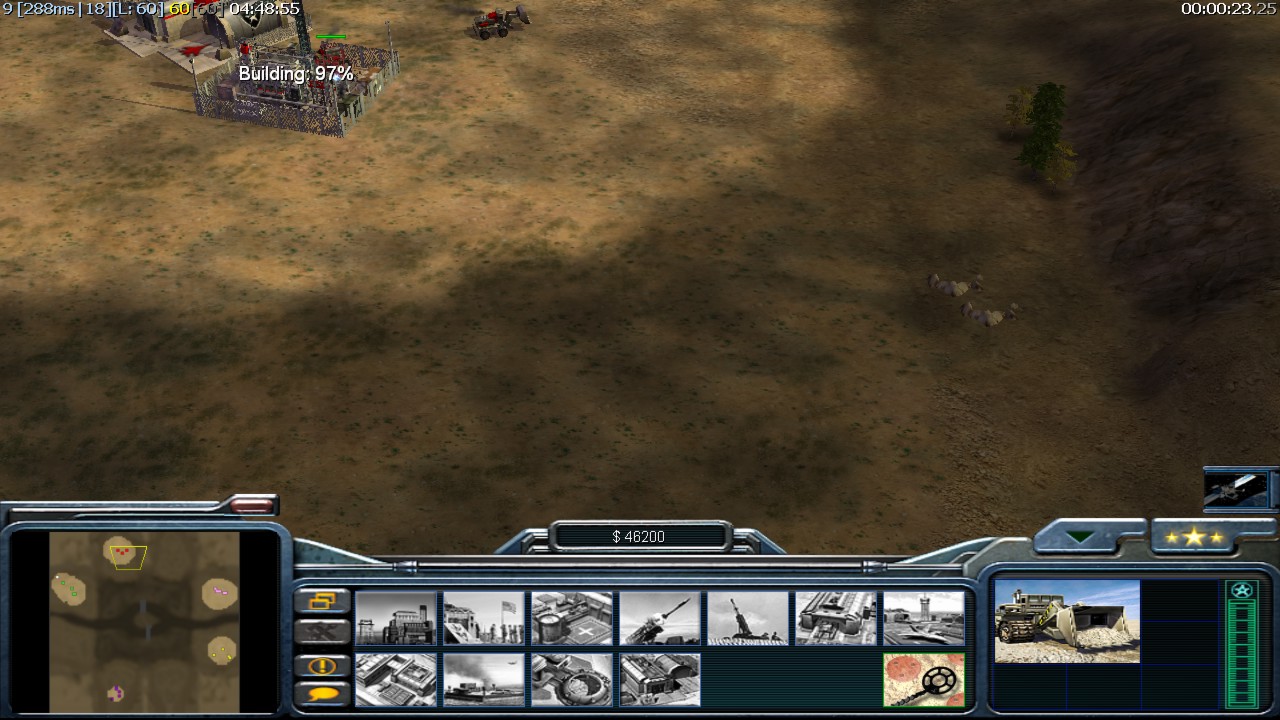1280x720 pixels.
Task: Select the Firebase howitzer defense icon
Action: (x=748, y=618)
